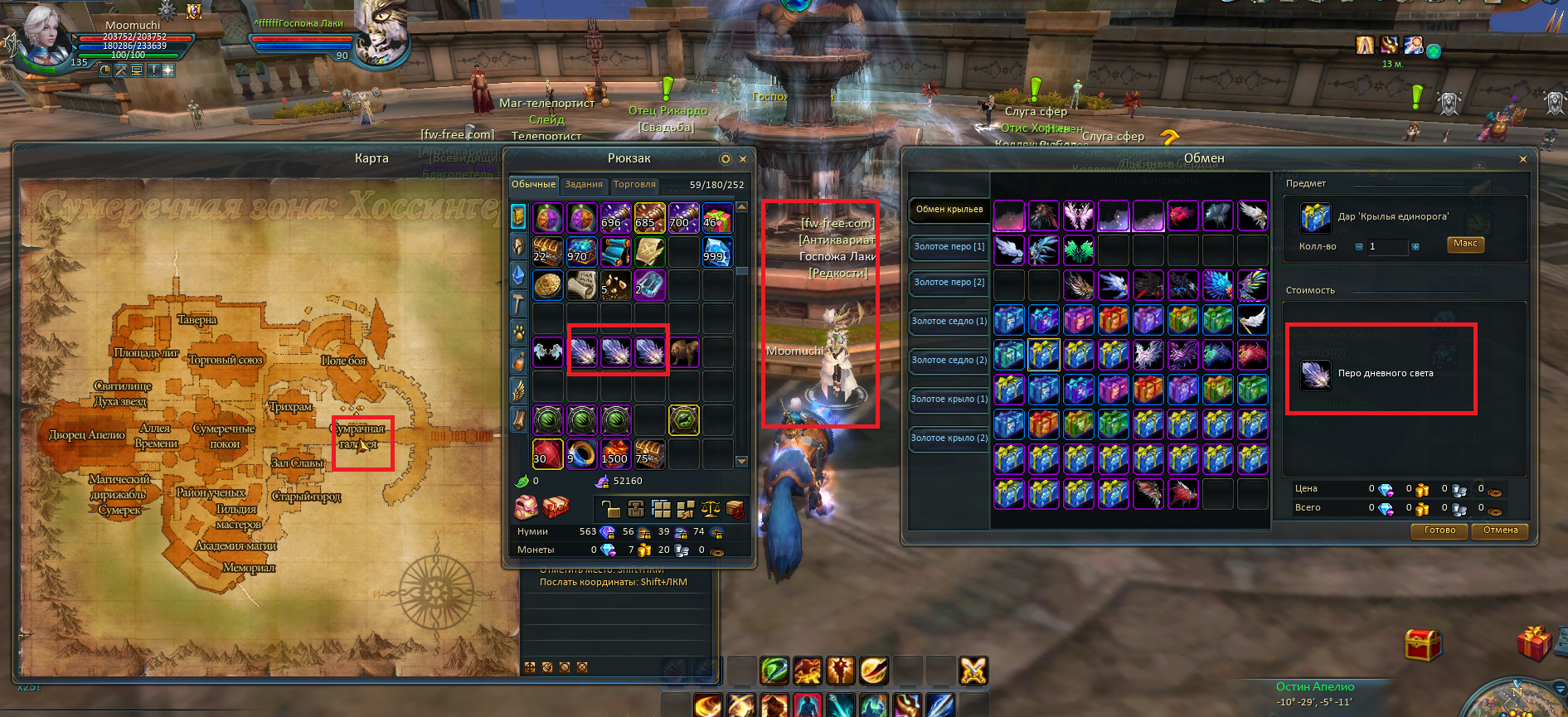Viewport: 1568px width, 717px height.
Task: Close the Рюкзак backpack window
Action: tap(743, 159)
